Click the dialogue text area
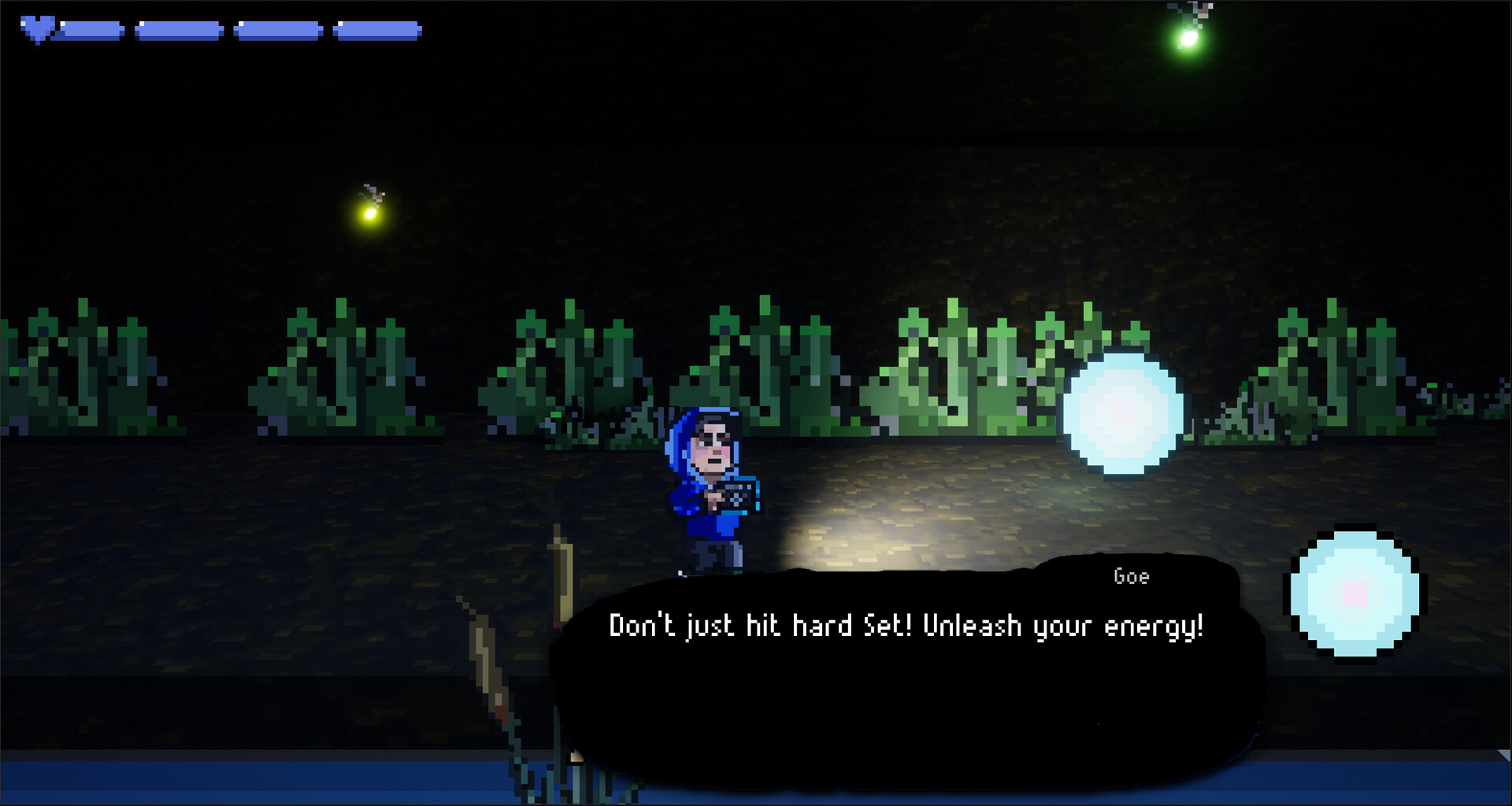This screenshot has width=1512, height=806. click(906, 626)
